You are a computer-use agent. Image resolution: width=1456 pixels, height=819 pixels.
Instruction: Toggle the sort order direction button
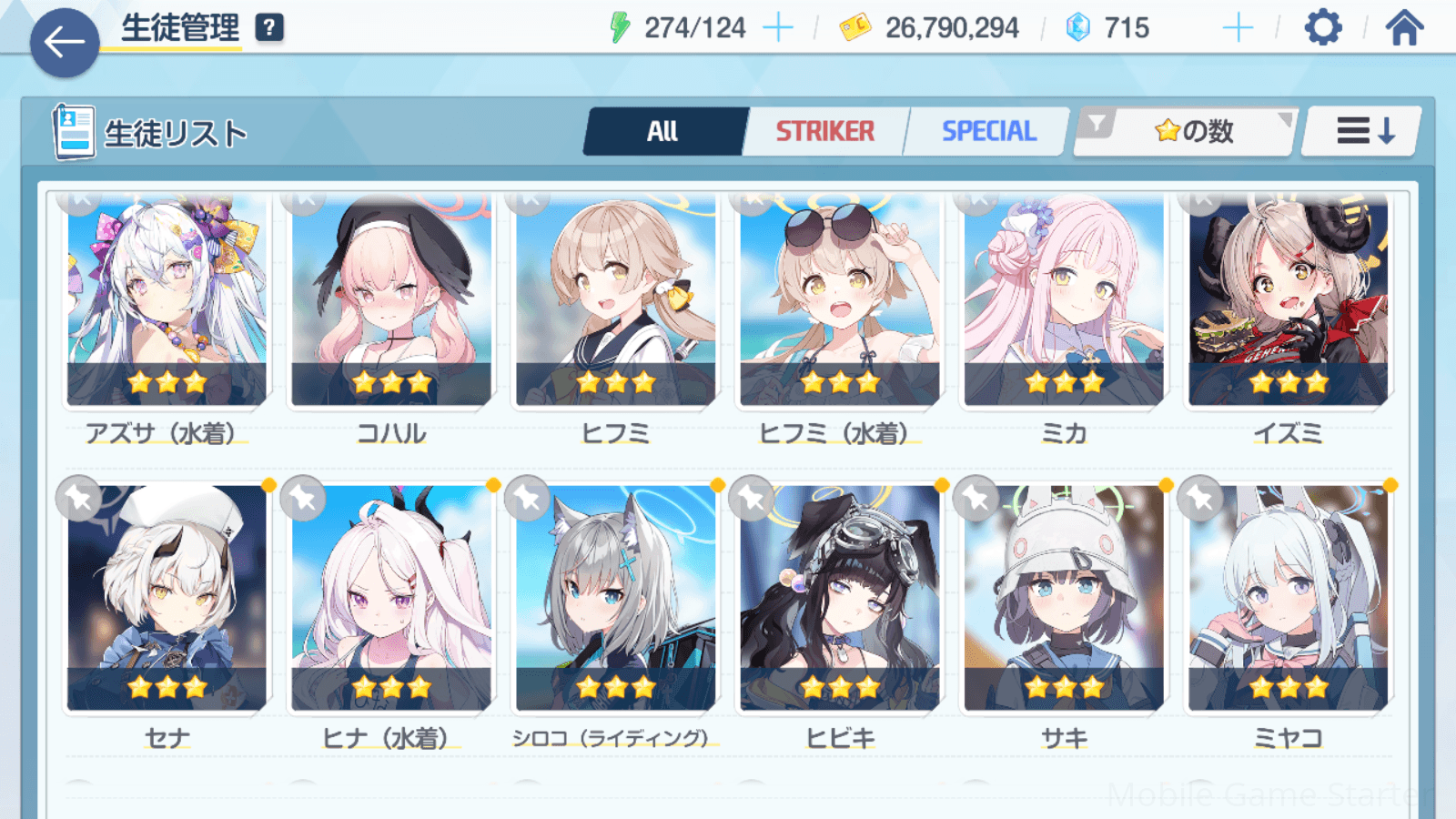point(1363,132)
